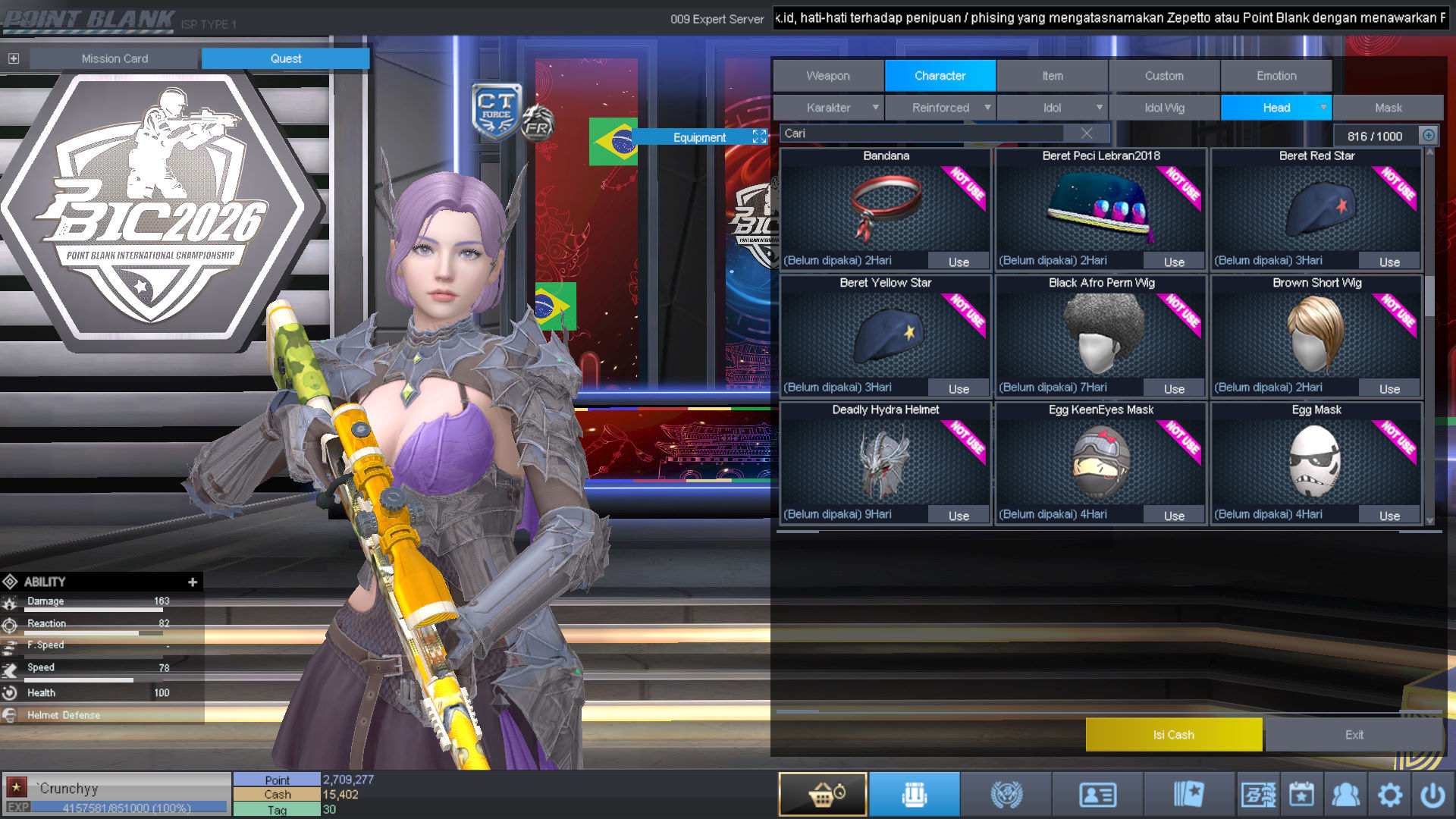Select the Egg Mask item
The image size is (1456, 819).
(x=1316, y=460)
